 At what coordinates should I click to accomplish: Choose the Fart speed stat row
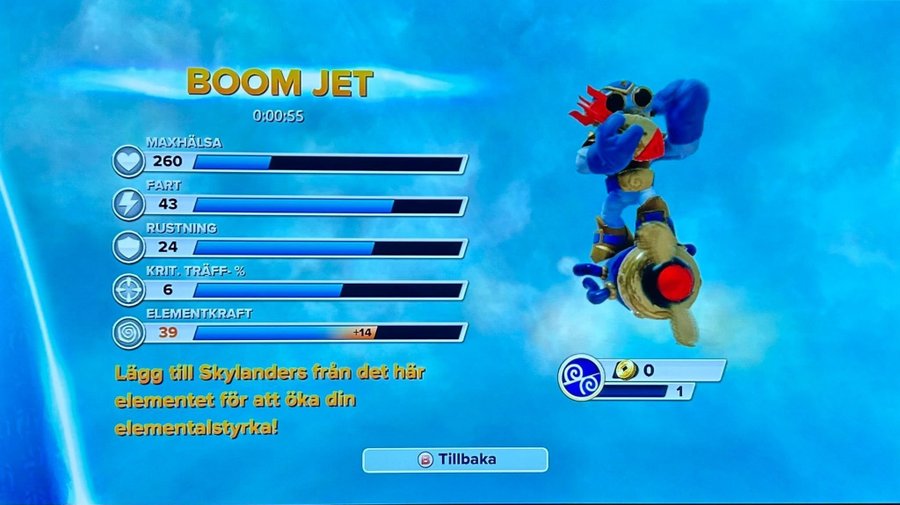point(290,205)
